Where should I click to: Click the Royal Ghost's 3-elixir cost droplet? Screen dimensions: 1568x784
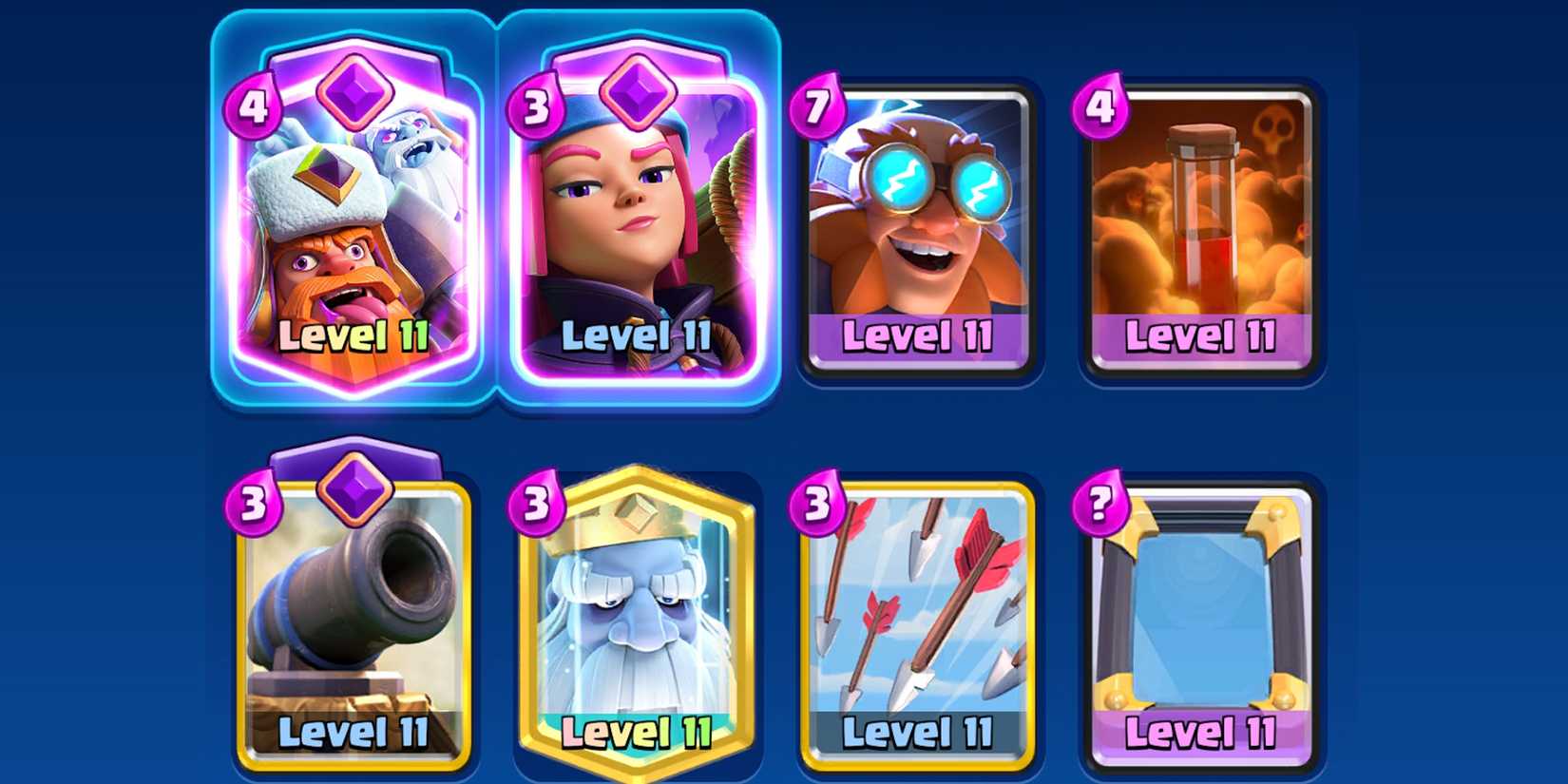tap(537, 504)
